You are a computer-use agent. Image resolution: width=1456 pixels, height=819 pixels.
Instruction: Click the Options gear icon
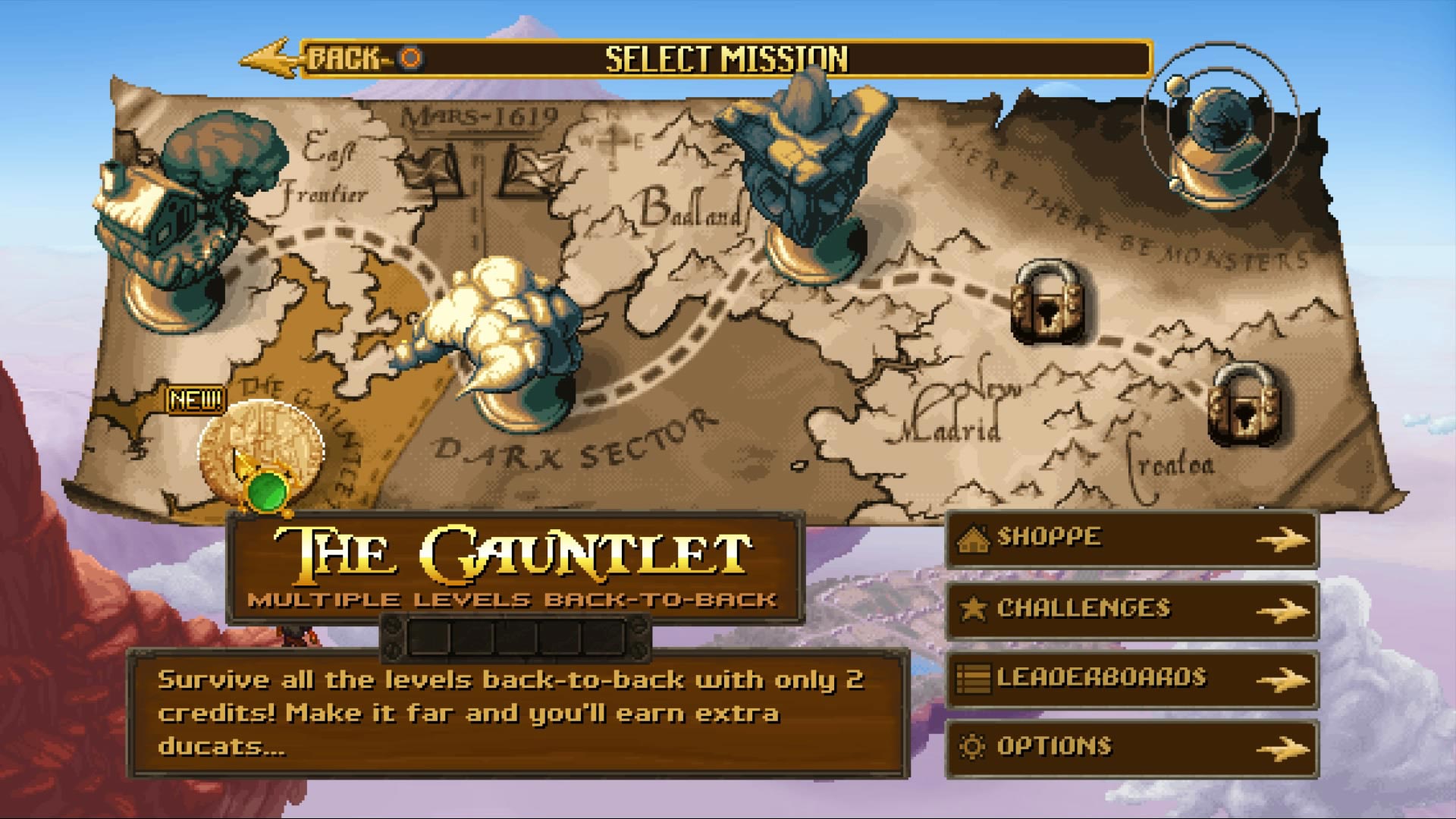pos(974,747)
